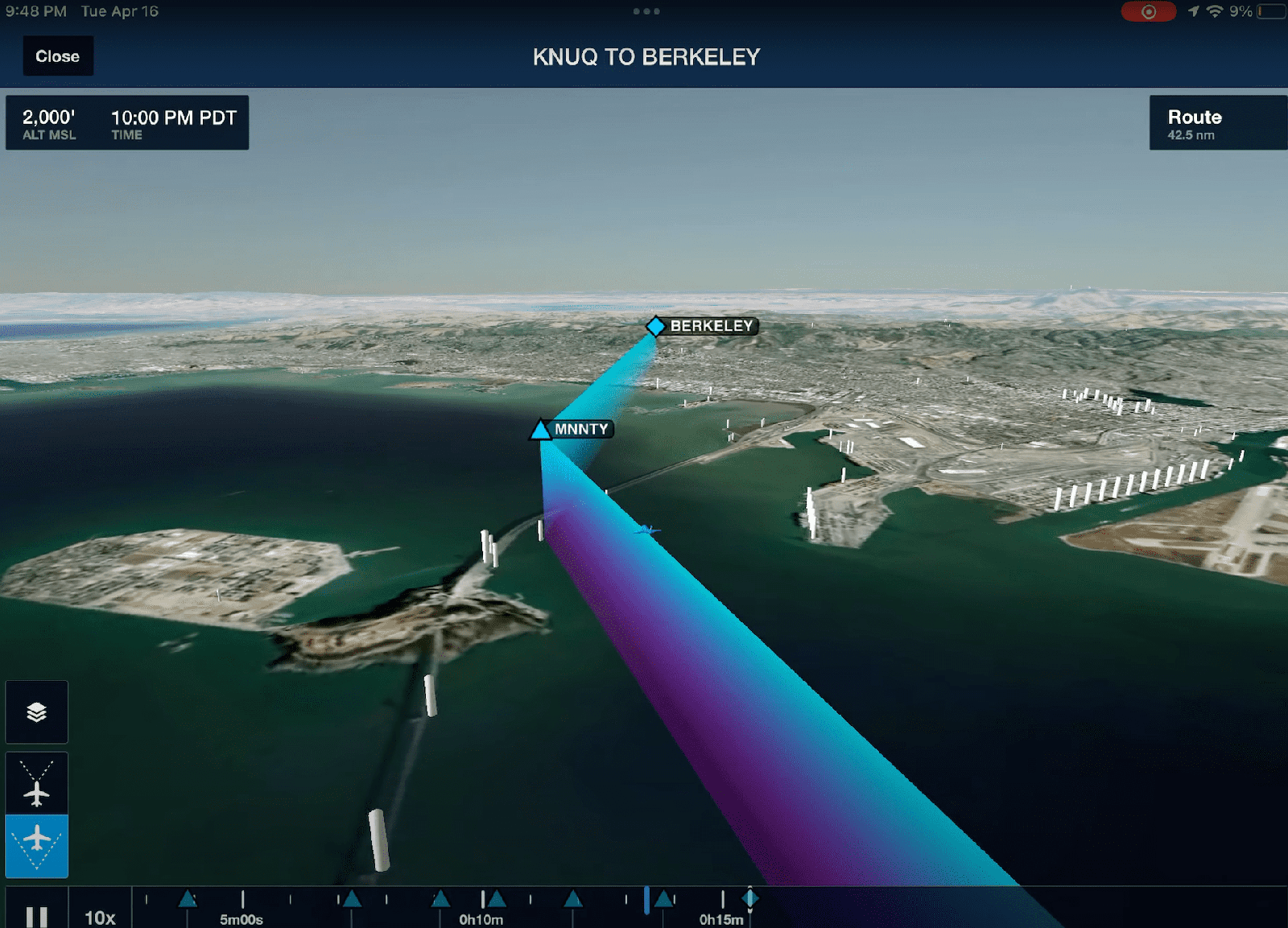Select the top-down airplane view icon
This screenshot has height=928, width=1288.
point(36,782)
